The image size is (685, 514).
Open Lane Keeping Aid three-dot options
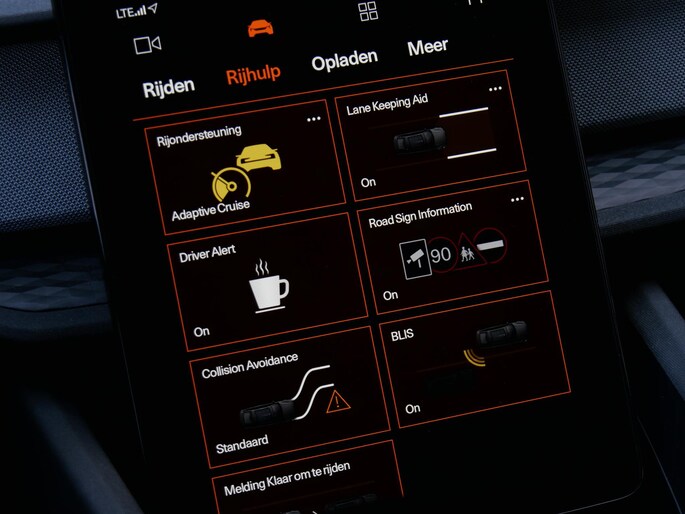495,90
